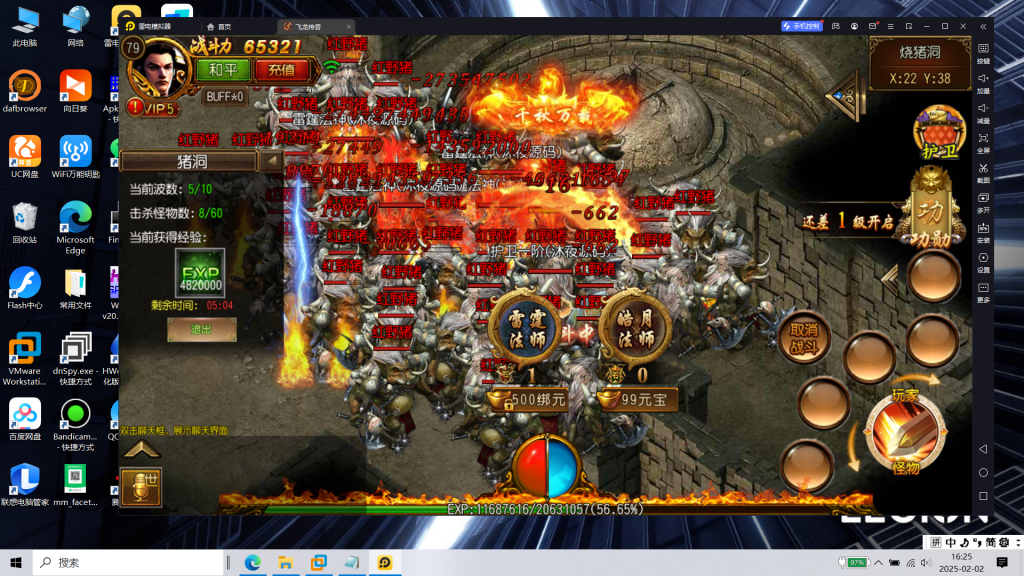
Task: Open the VIP 5 badge
Action: (157, 108)
